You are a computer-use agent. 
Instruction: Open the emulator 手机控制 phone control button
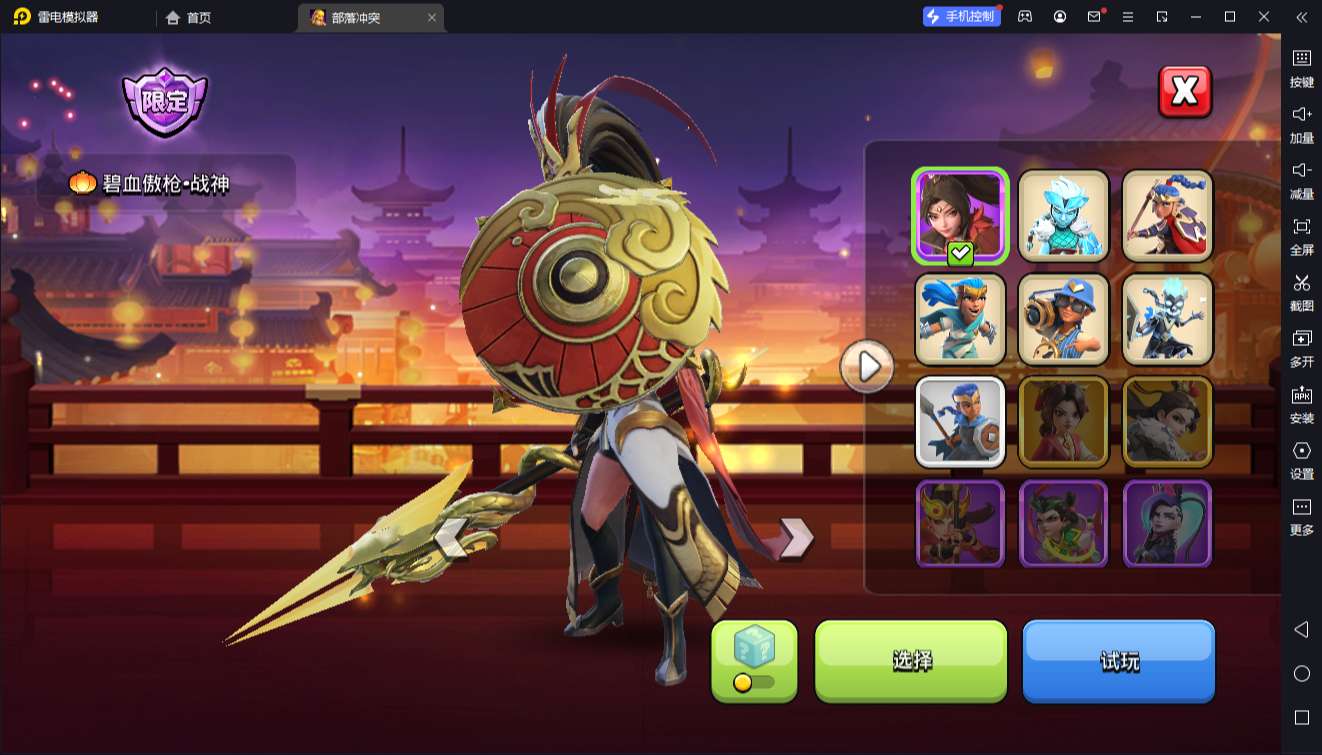coord(962,17)
